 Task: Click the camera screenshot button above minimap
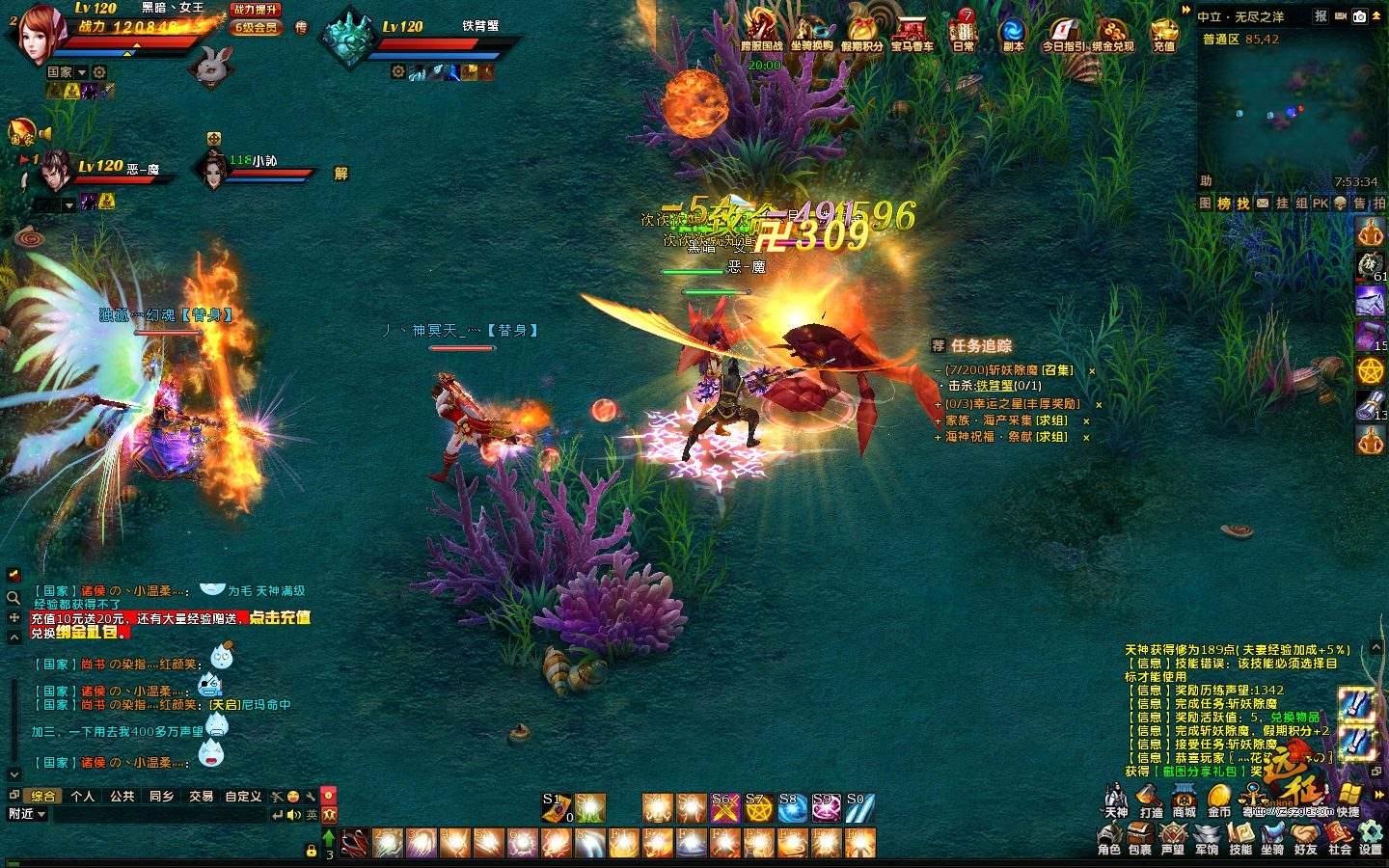tap(1359, 16)
